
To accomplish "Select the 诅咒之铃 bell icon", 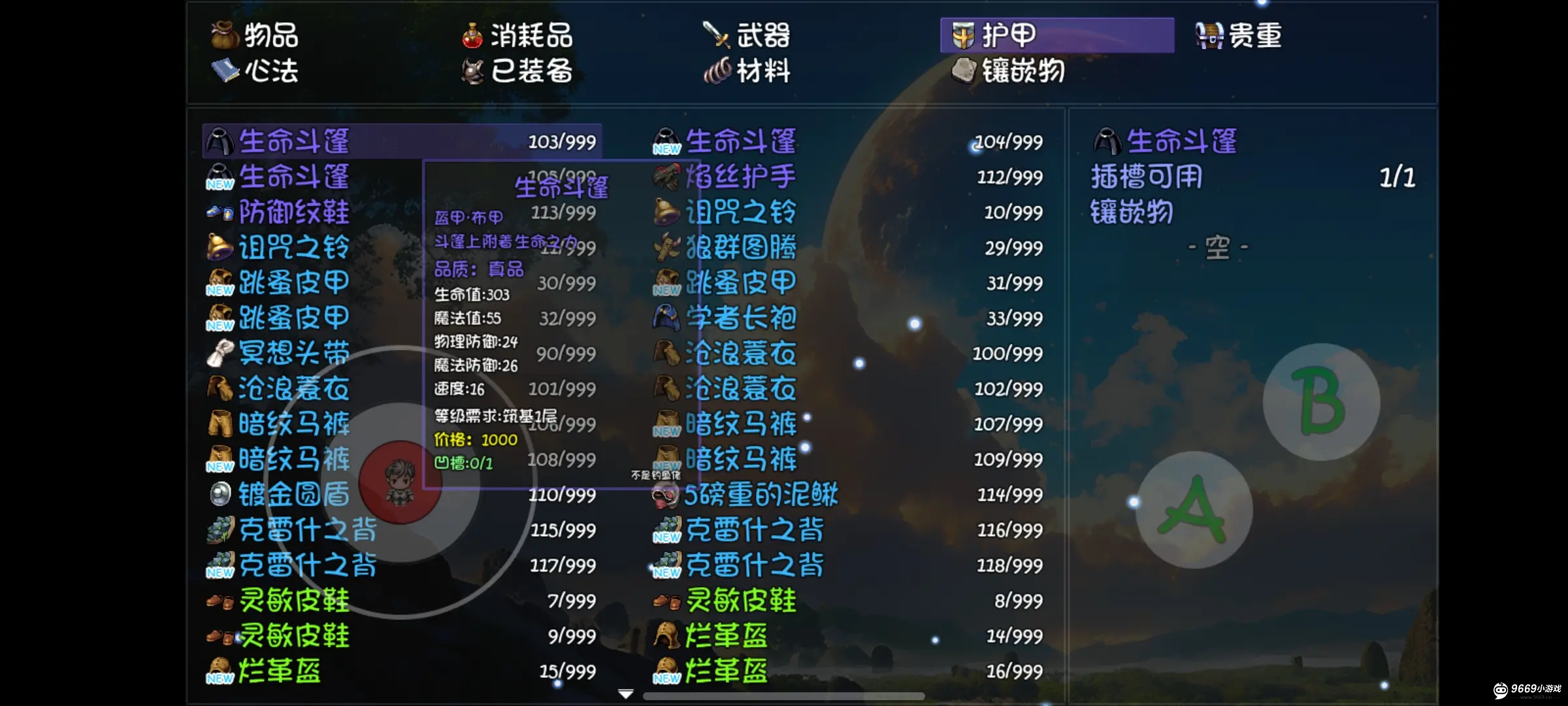I will pyautogui.click(x=219, y=247).
